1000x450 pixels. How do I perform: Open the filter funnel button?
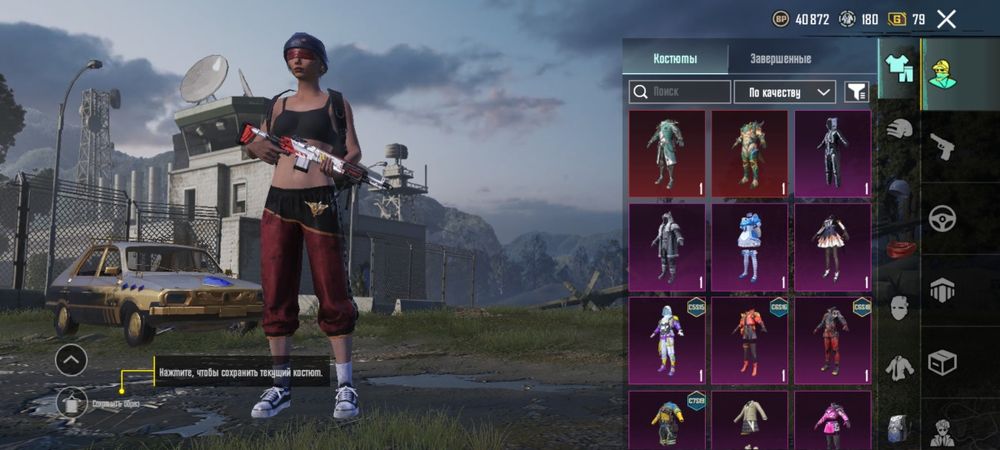tap(856, 92)
